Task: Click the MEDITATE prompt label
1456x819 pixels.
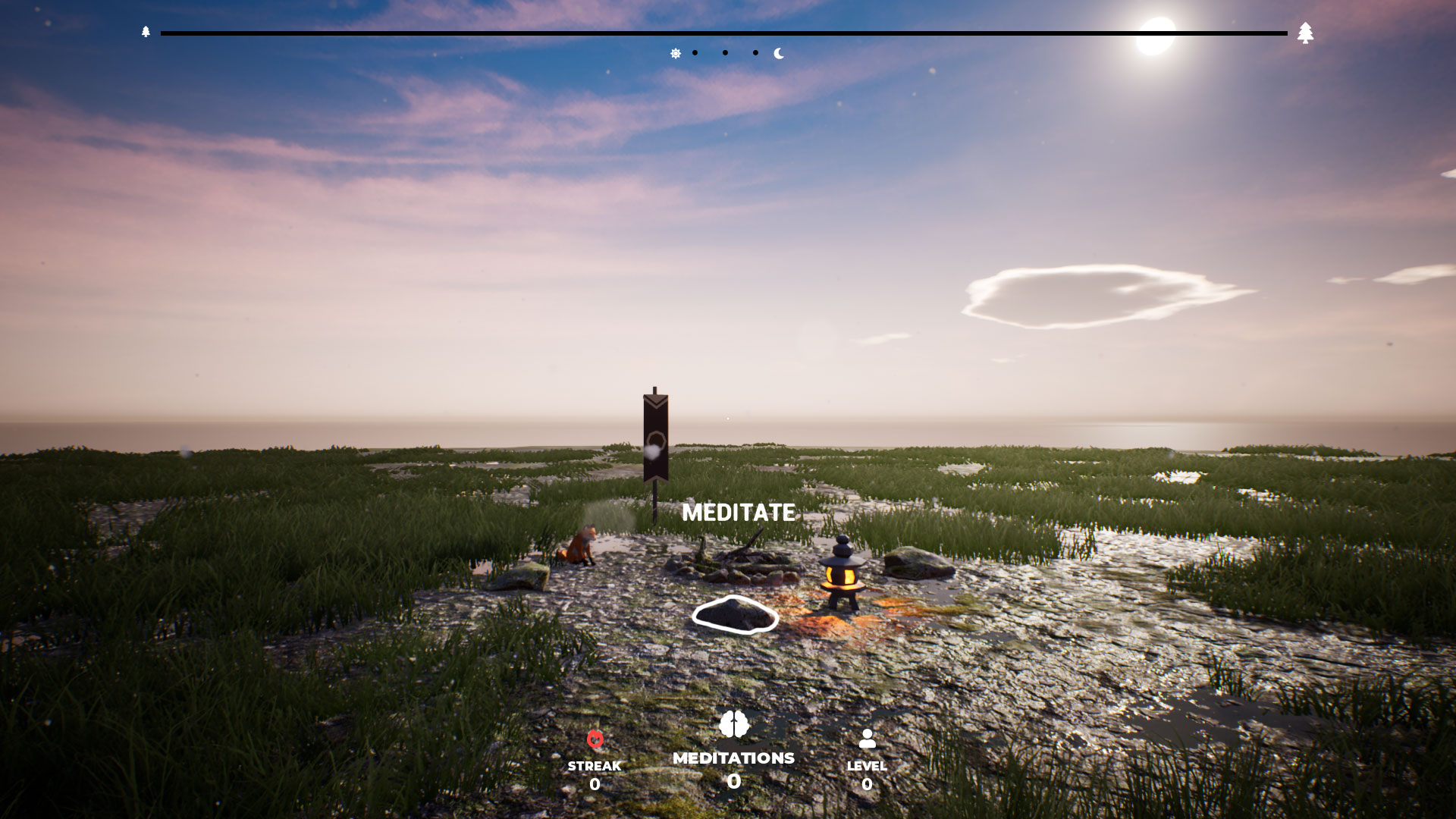Action: 738,513
